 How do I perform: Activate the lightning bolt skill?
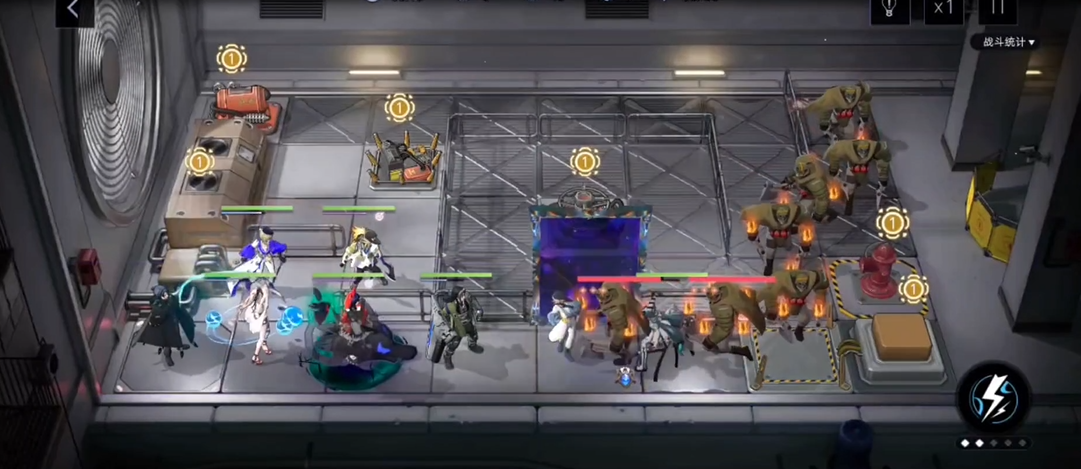point(993,397)
